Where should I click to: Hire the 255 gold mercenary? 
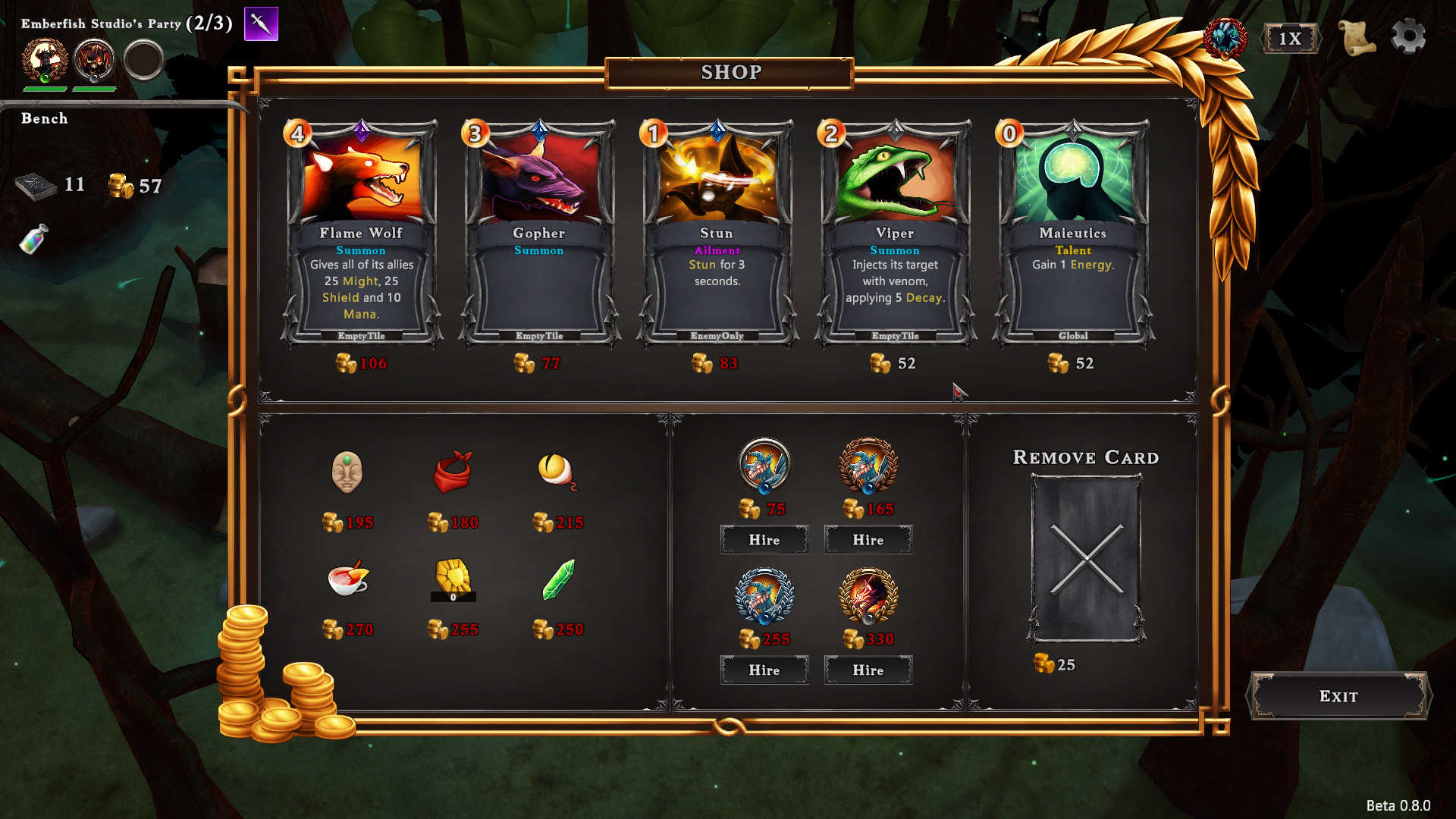(764, 670)
